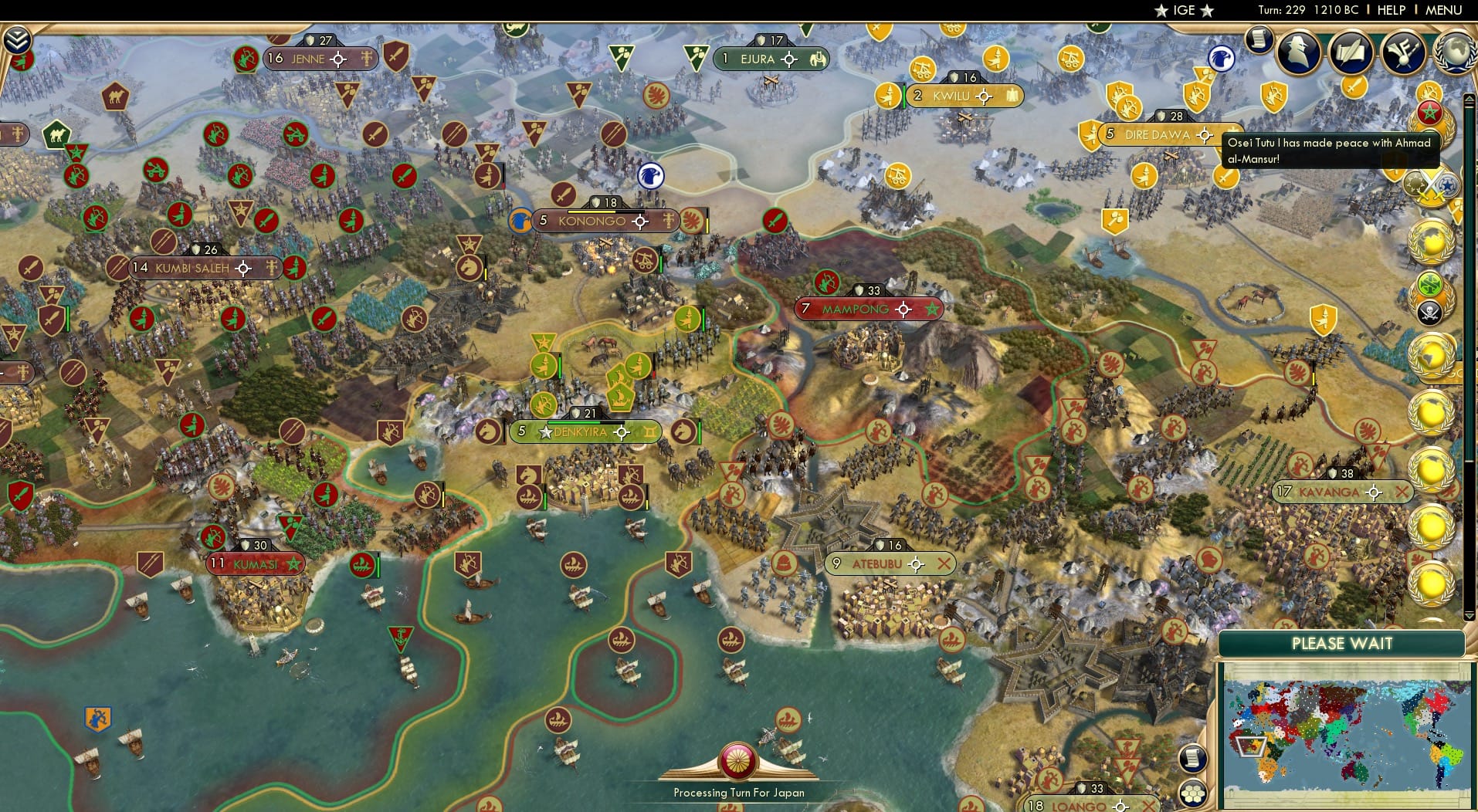Open the MENU in the top bar

(1443, 11)
